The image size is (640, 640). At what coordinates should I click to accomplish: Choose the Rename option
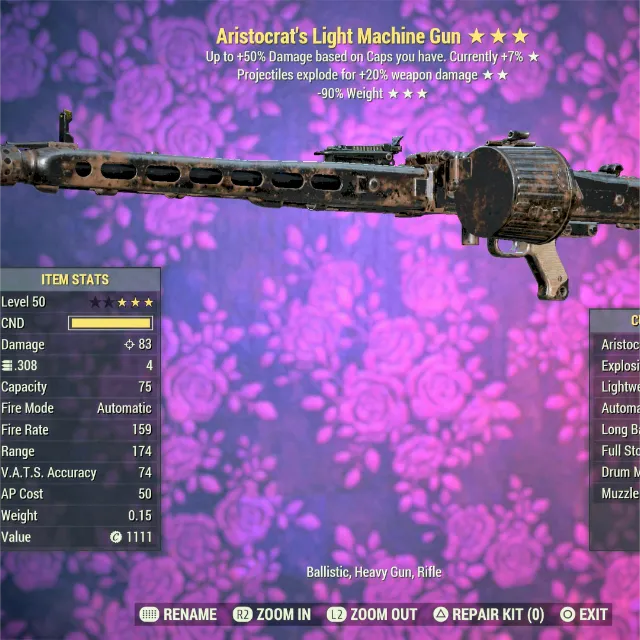click(179, 614)
